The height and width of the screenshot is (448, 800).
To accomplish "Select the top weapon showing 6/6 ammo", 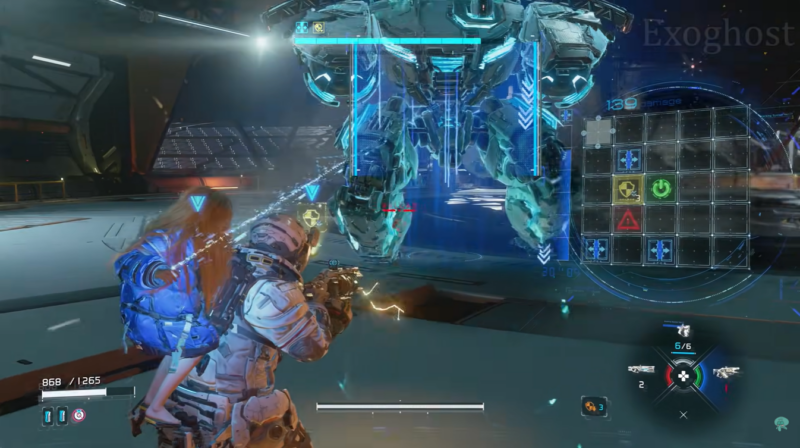I will [x=683, y=330].
